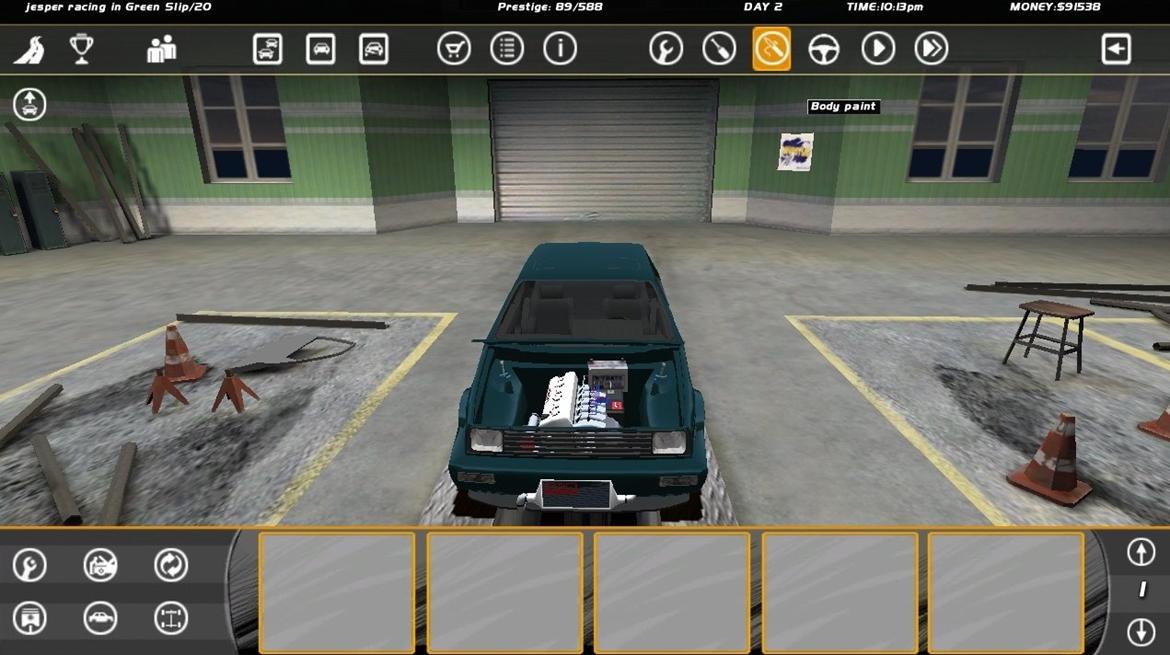Go to next parts page with down arrow

coord(1141,632)
